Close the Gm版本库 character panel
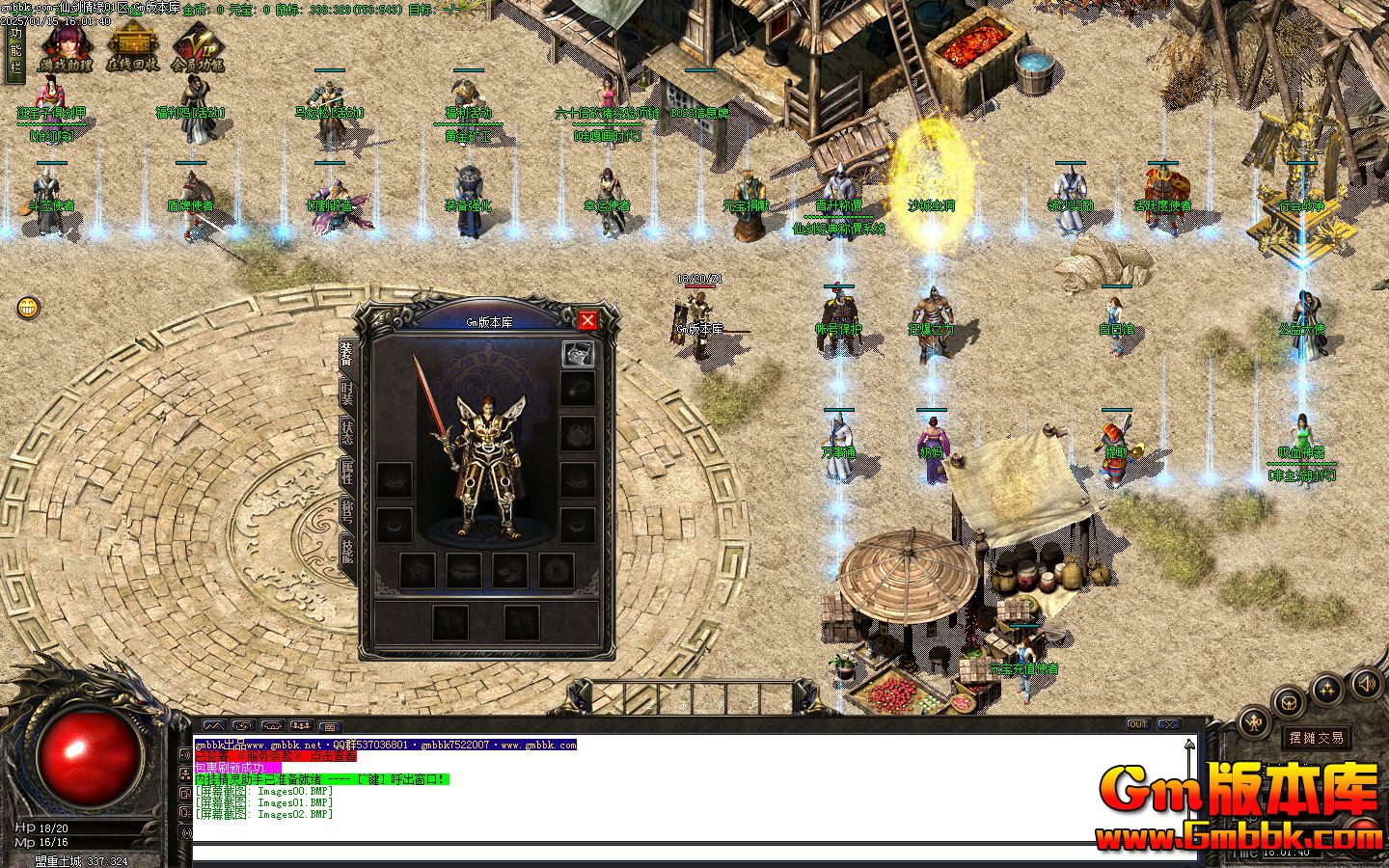Viewport: 1389px width, 868px height. 587,320
